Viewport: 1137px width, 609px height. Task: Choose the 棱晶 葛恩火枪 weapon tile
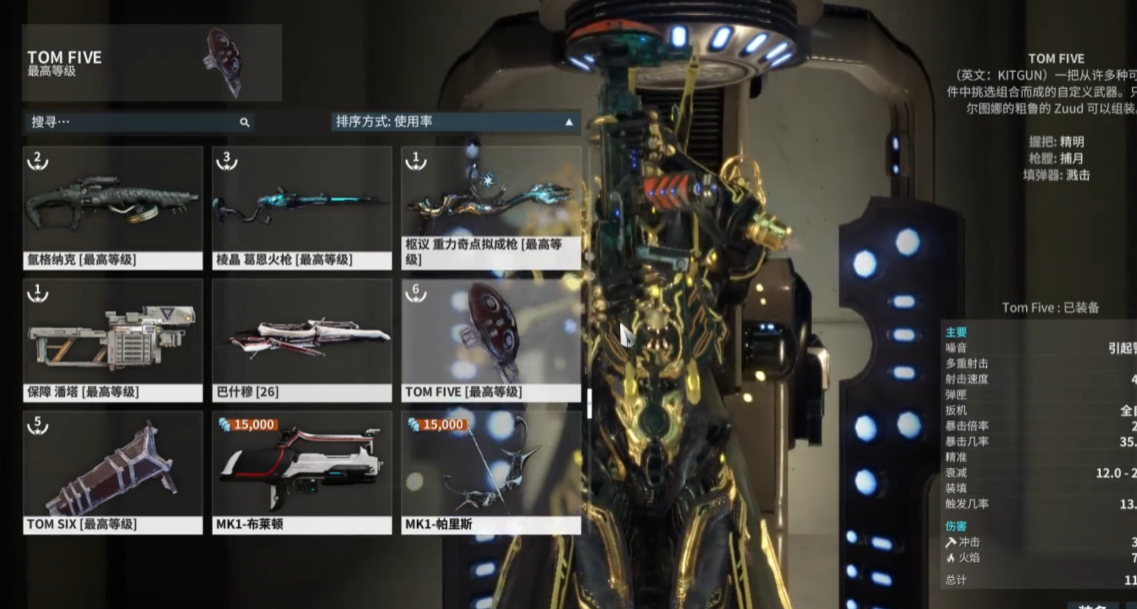coord(302,207)
